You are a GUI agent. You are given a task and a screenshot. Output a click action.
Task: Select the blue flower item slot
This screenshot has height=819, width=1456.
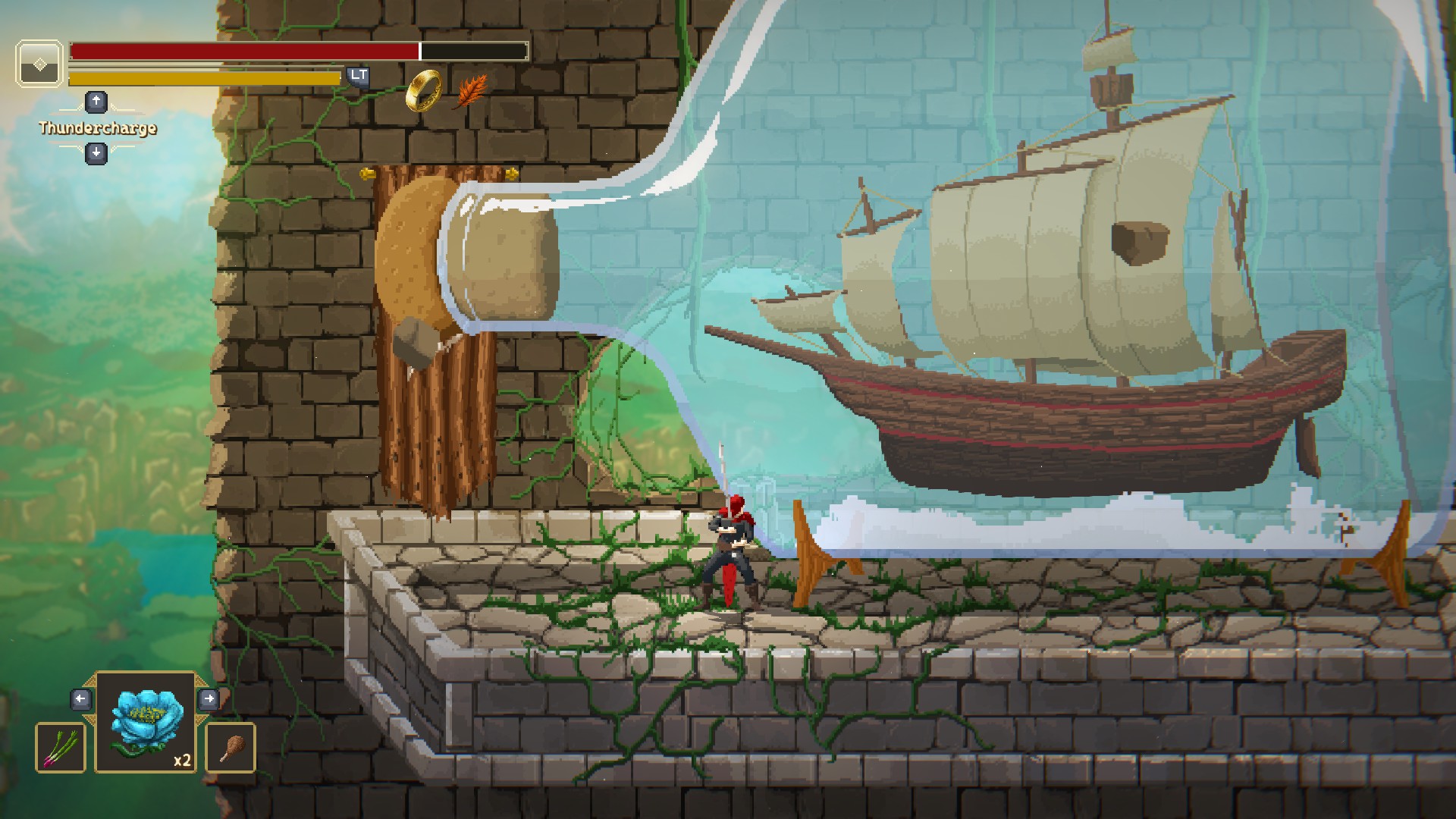click(146, 721)
